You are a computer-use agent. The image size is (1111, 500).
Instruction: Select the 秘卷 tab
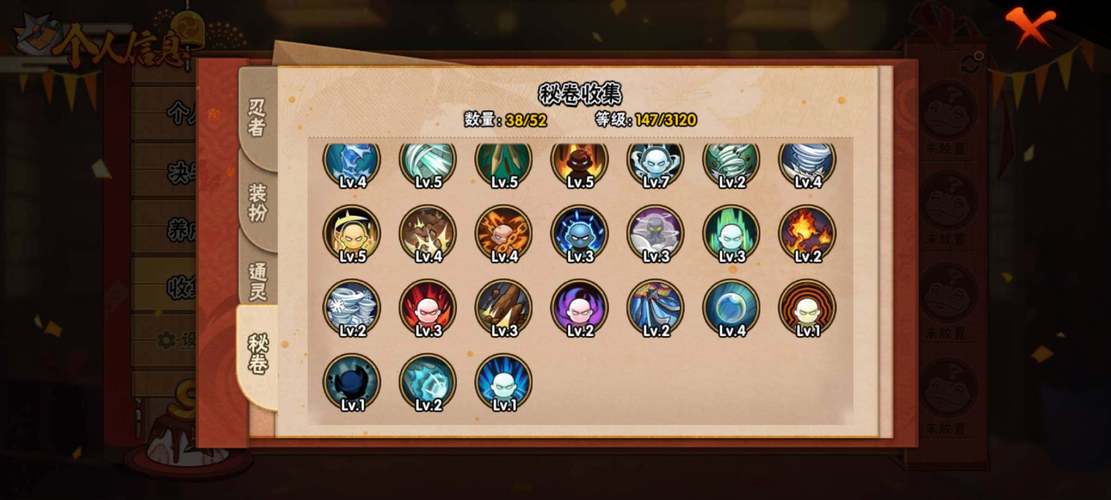pyautogui.click(x=258, y=354)
